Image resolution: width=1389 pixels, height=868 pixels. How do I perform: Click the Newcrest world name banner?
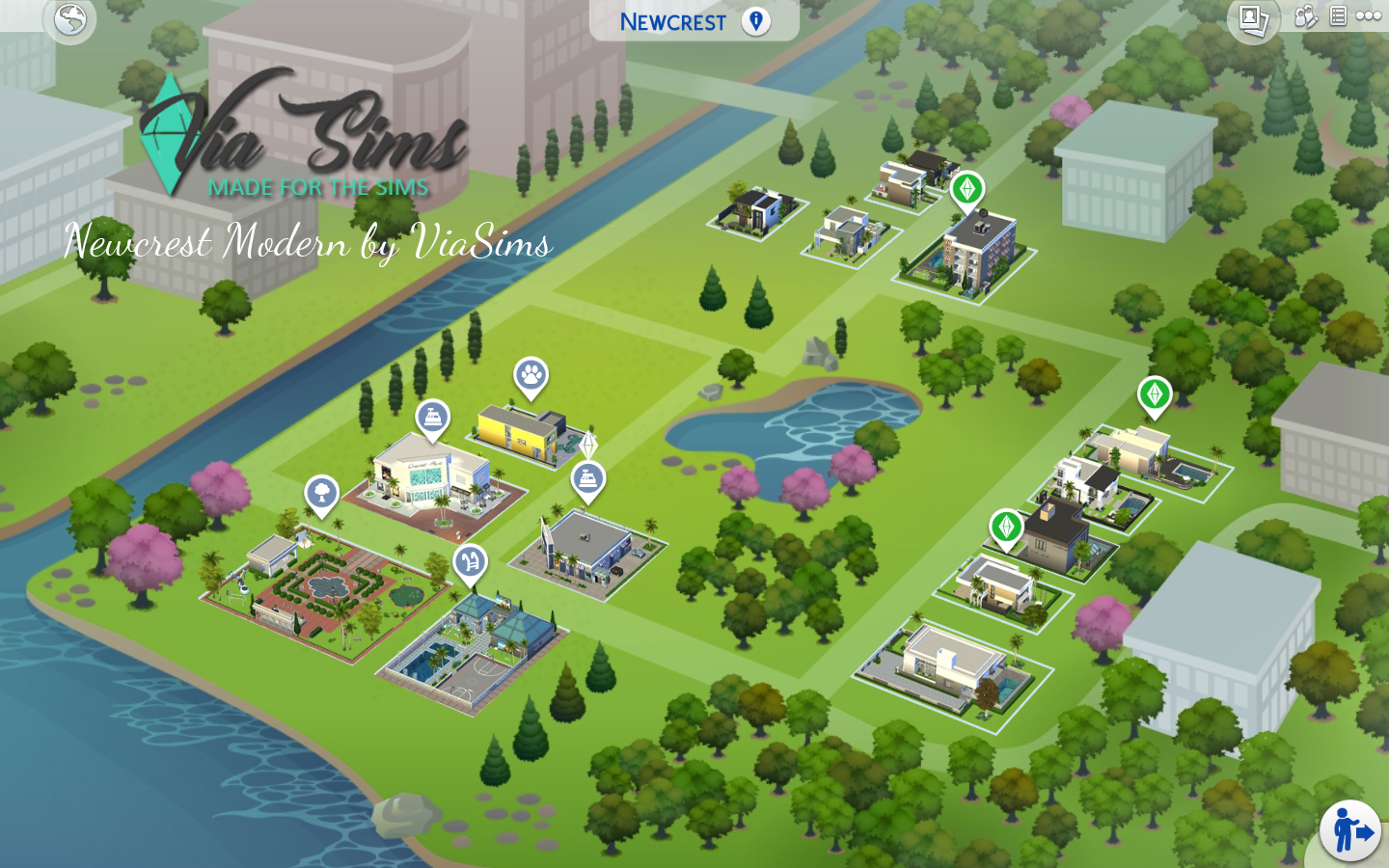(x=675, y=21)
